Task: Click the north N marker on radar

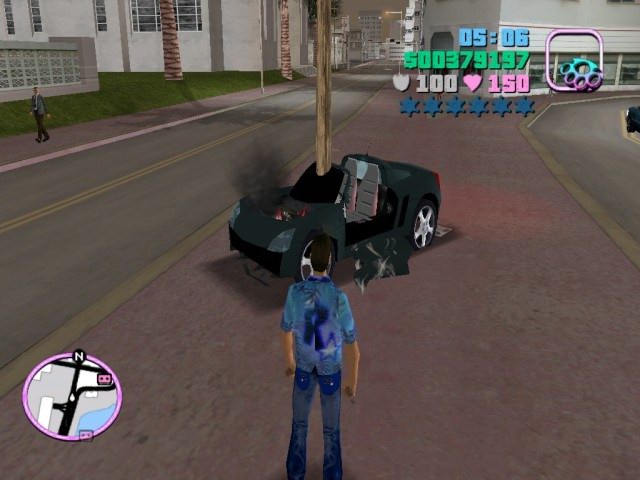Action: point(79,355)
